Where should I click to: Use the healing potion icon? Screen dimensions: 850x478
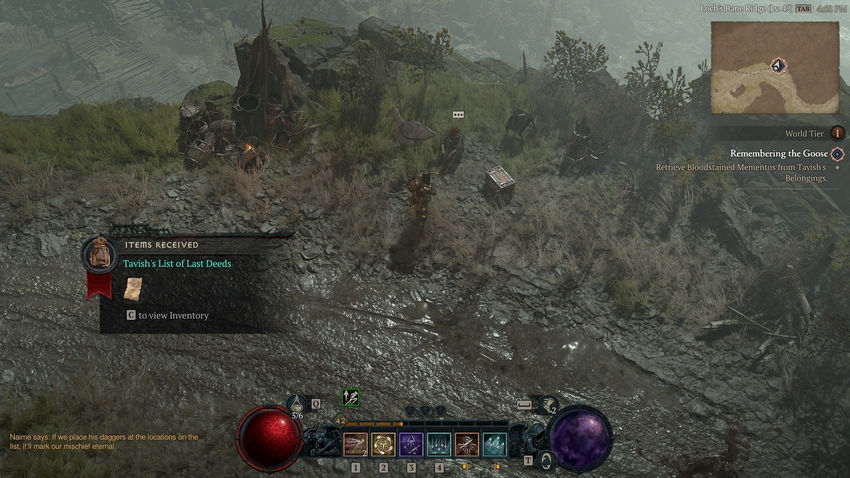[298, 404]
